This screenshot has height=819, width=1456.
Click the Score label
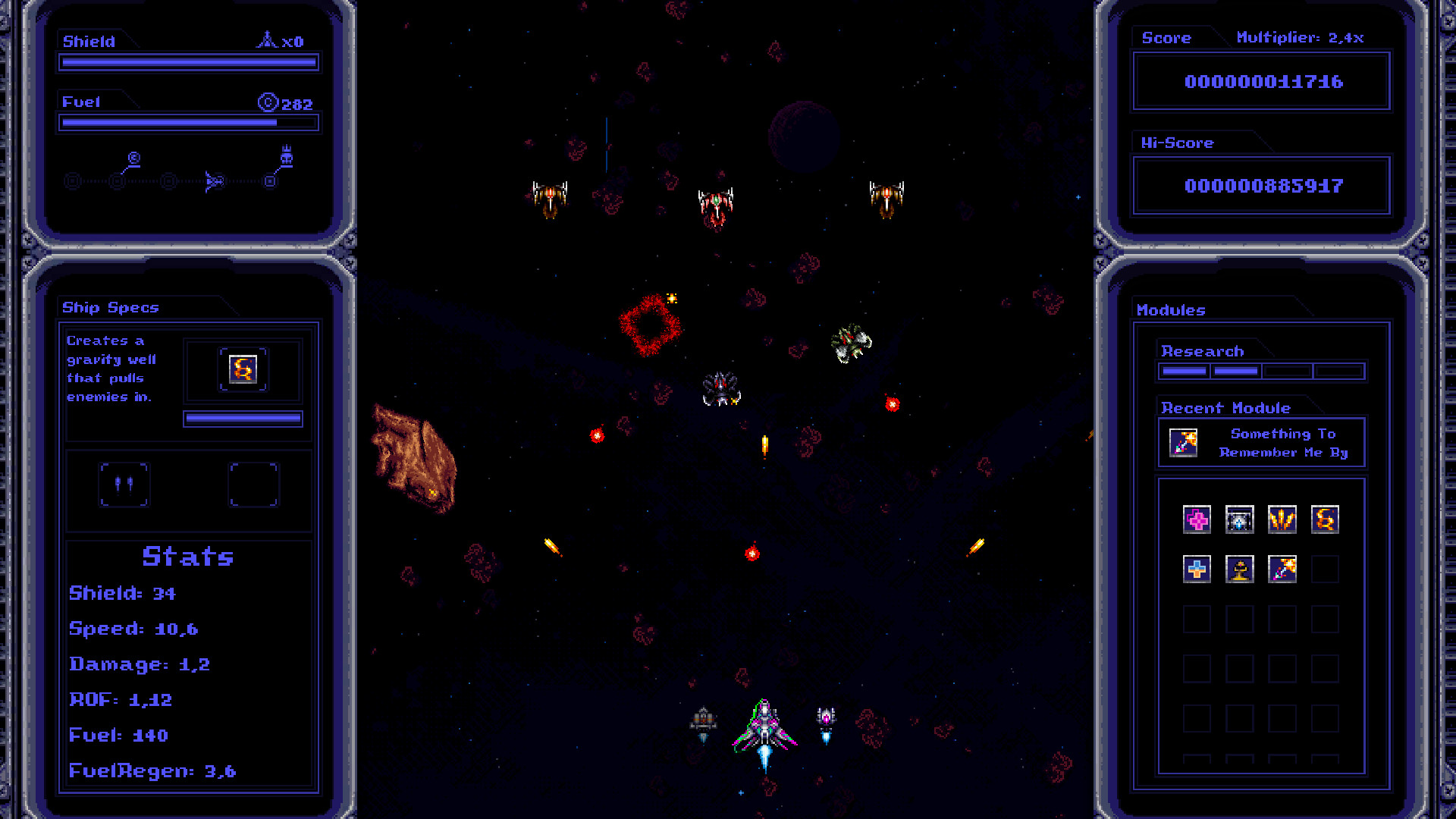(1166, 37)
